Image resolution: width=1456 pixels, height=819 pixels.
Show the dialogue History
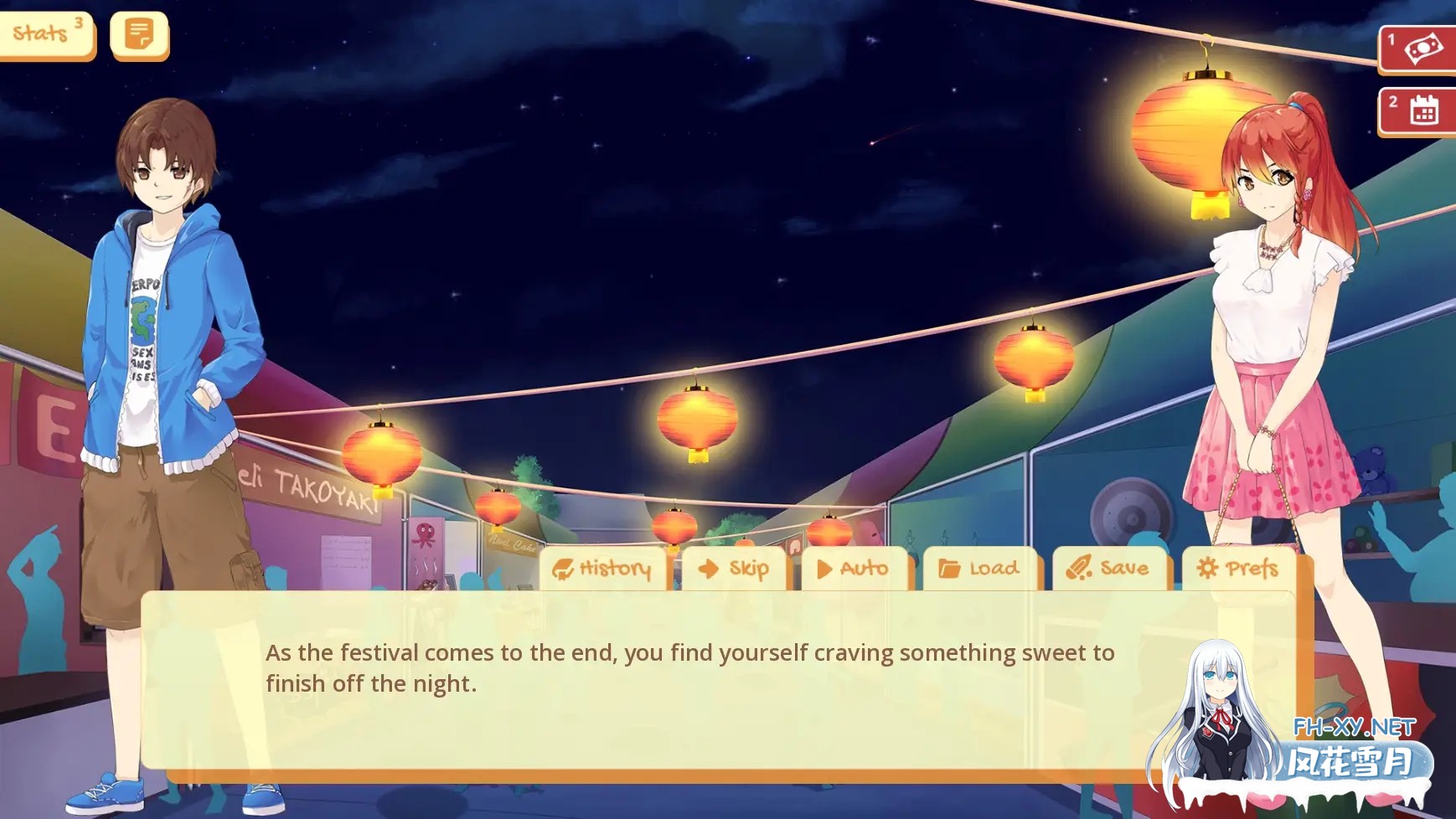(603, 569)
